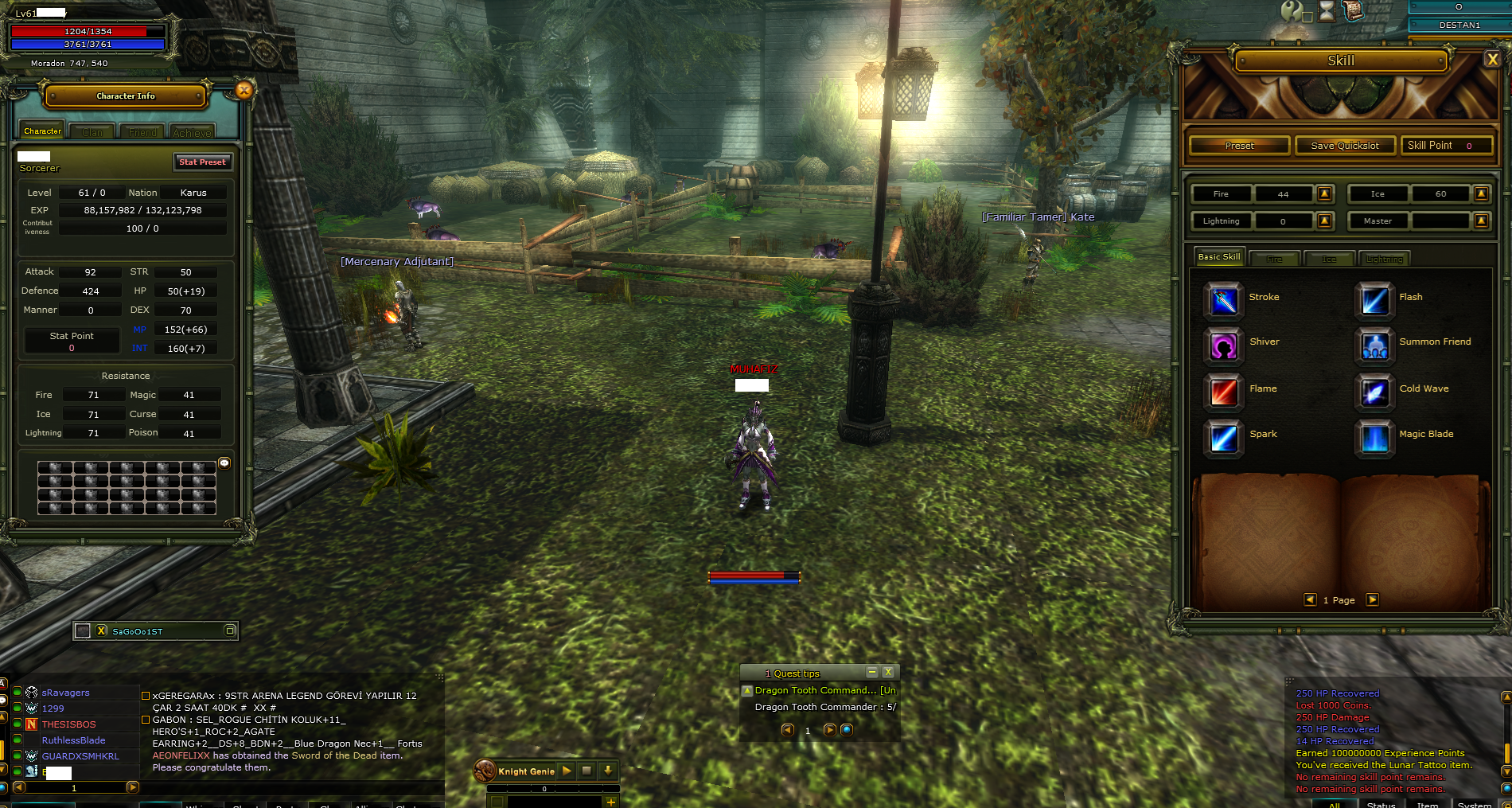
Task: Click Save Quickslot button
Action: (1345, 146)
